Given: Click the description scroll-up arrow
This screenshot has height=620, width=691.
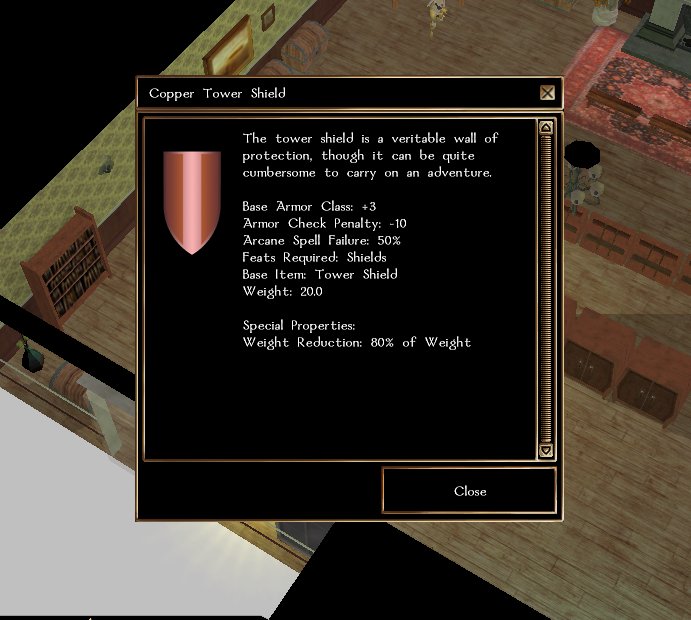Looking at the screenshot, I should 545,127.
